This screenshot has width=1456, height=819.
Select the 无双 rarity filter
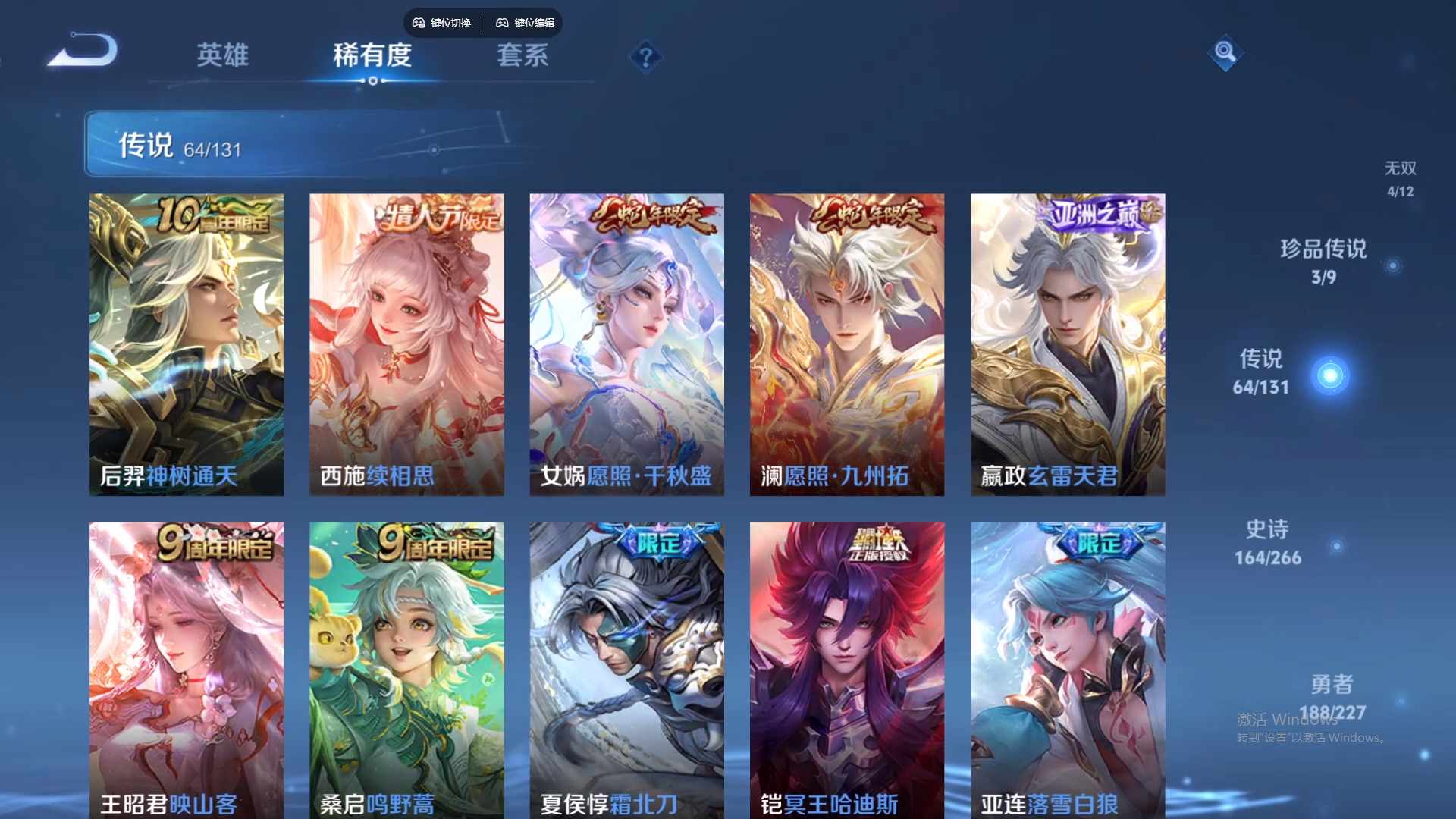pyautogui.click(x=1400, y=168)
